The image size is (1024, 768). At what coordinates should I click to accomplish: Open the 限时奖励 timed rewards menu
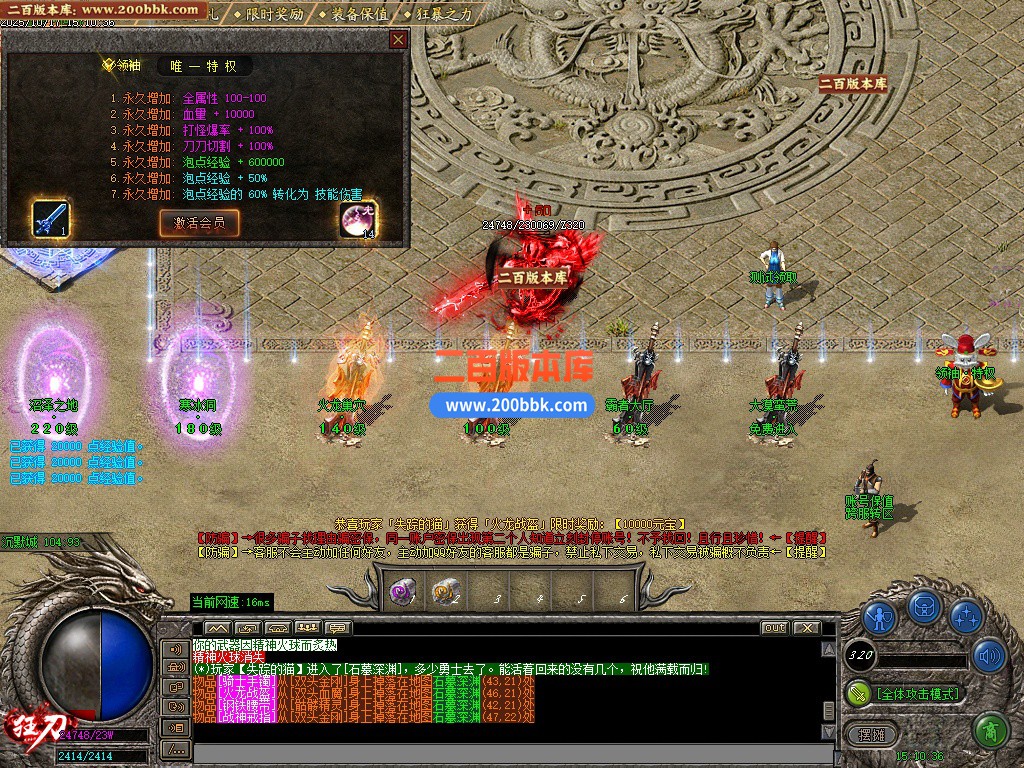[268, 14]
